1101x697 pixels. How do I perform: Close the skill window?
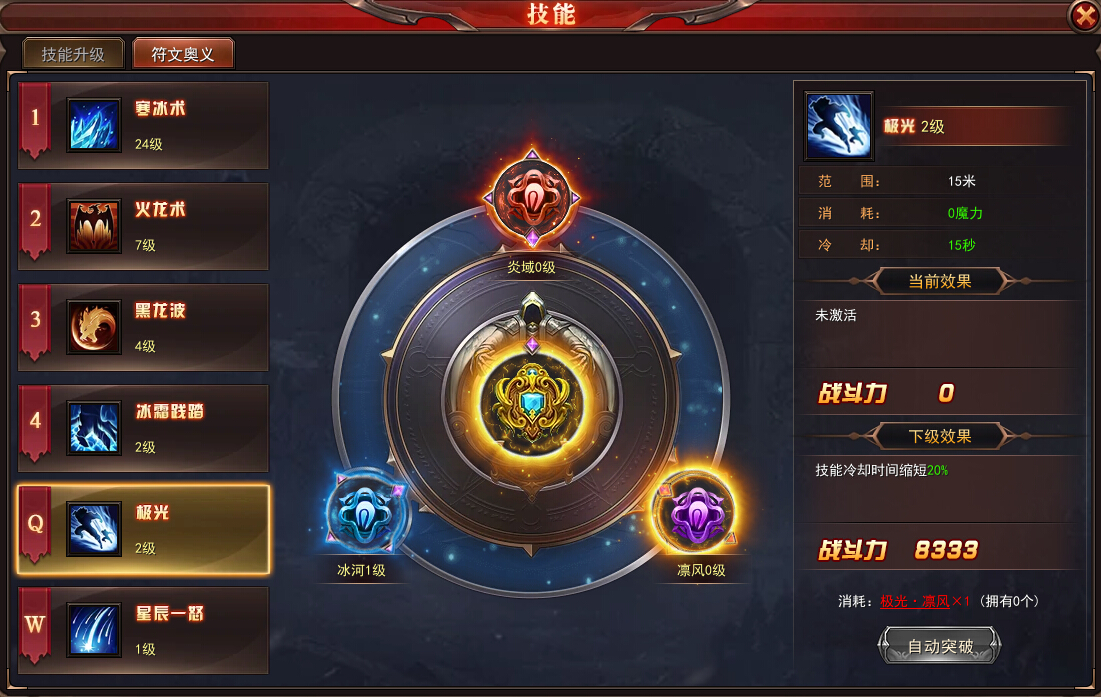[x=1083, y=16]
